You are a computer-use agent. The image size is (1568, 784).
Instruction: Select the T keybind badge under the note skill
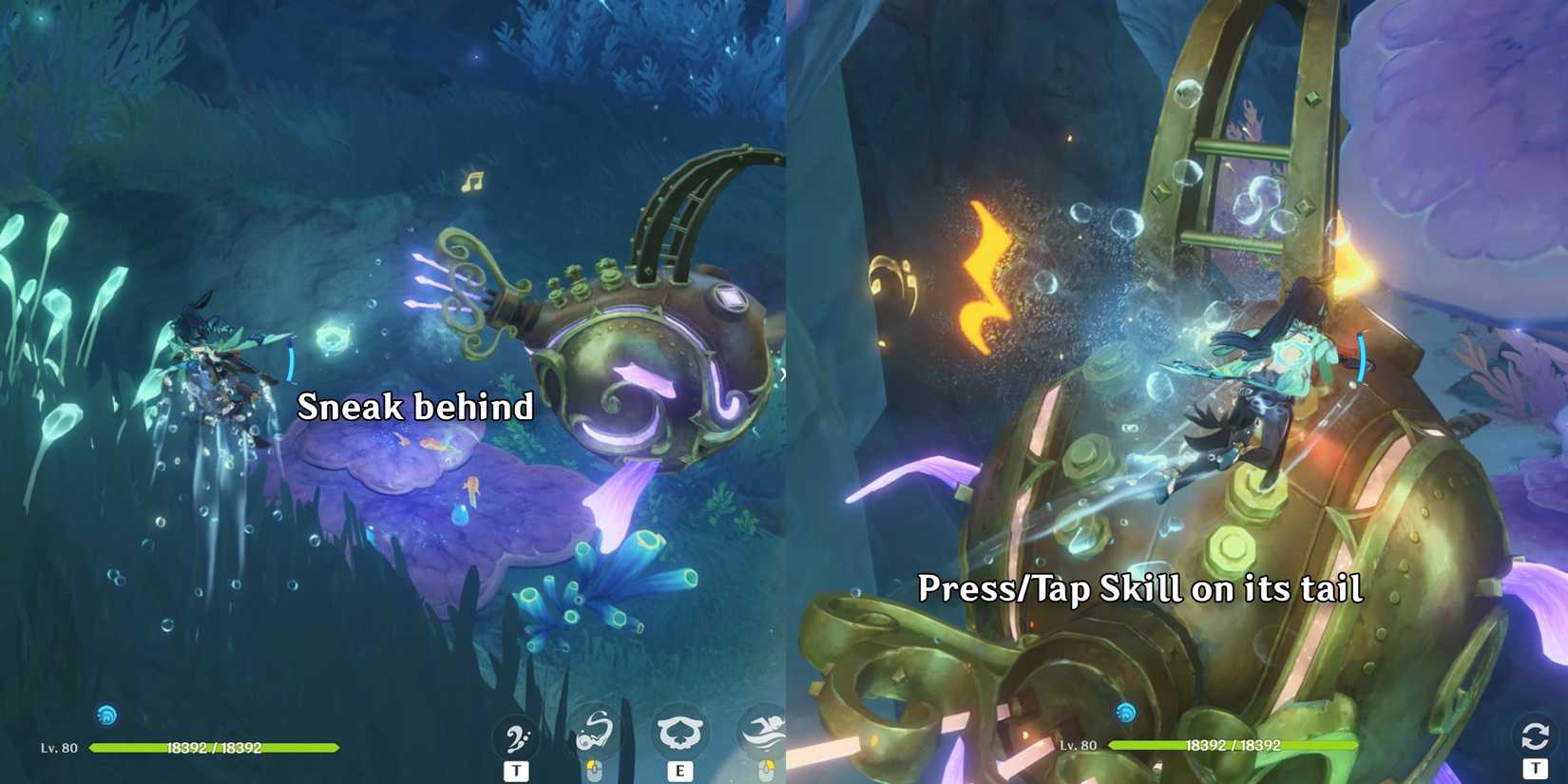tap(516, 771)
